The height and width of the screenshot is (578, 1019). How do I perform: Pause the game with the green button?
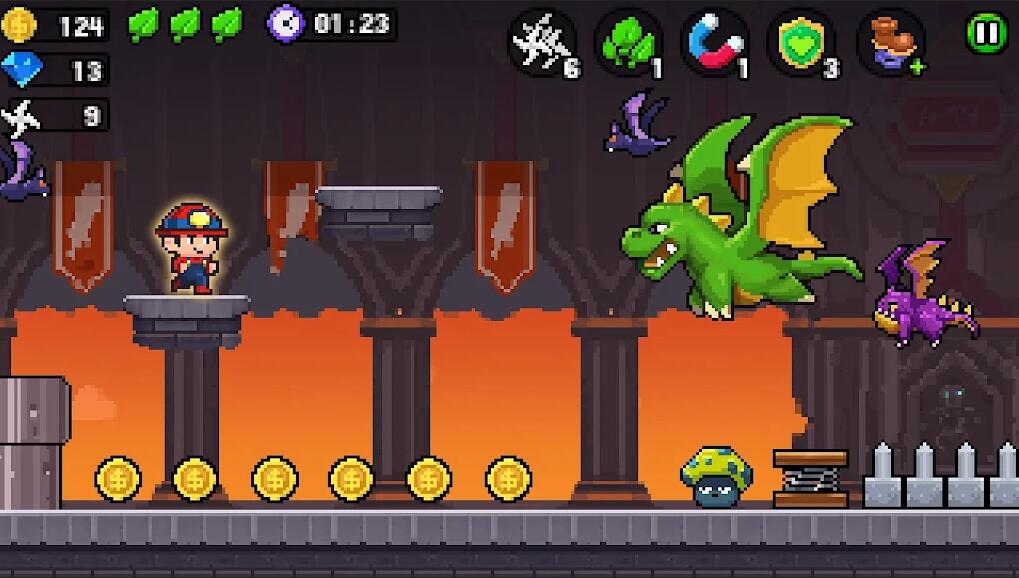point(986,33)
